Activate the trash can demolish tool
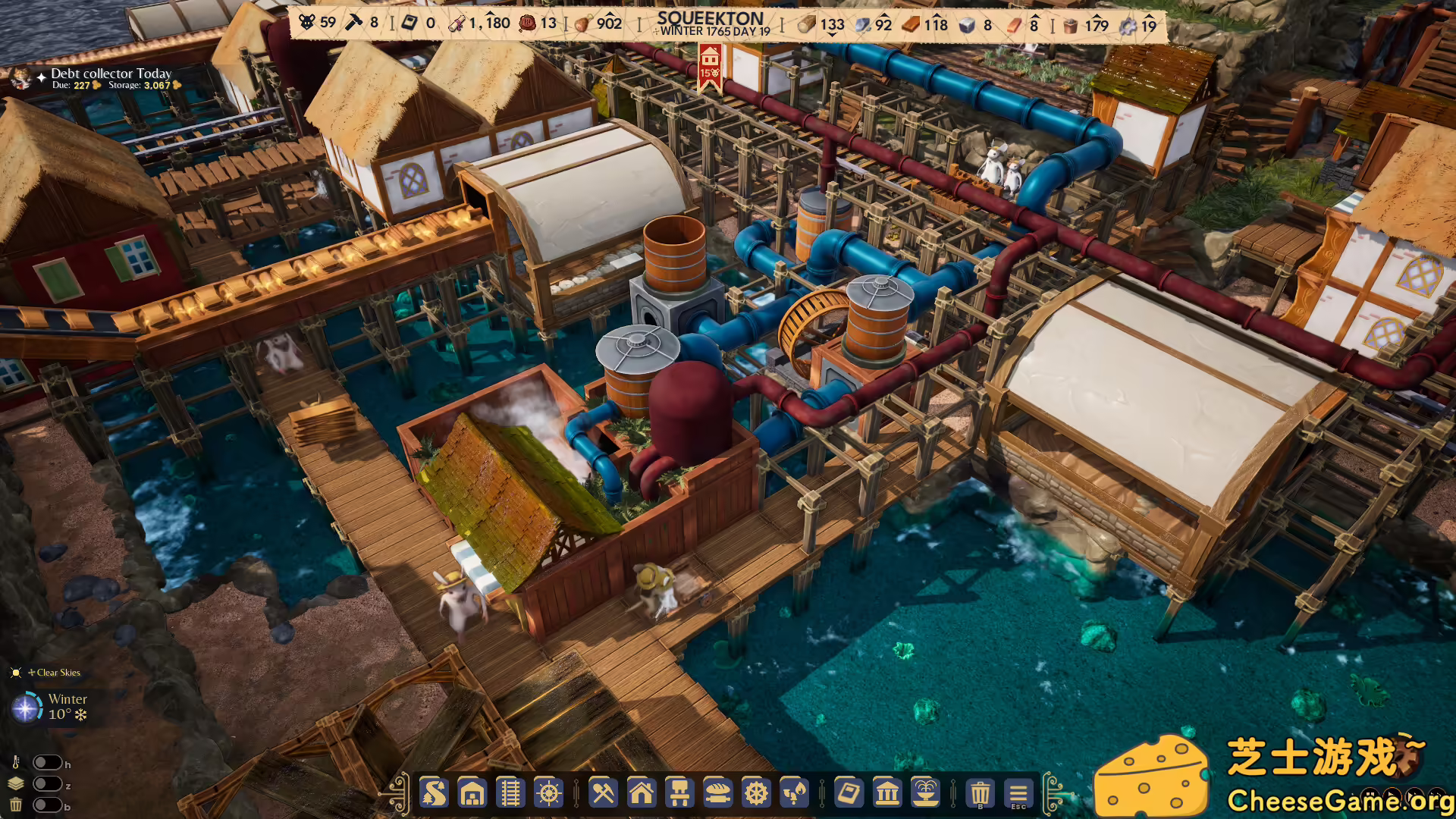The width and height of the screenshot is (1456, 819). point(980,793)
